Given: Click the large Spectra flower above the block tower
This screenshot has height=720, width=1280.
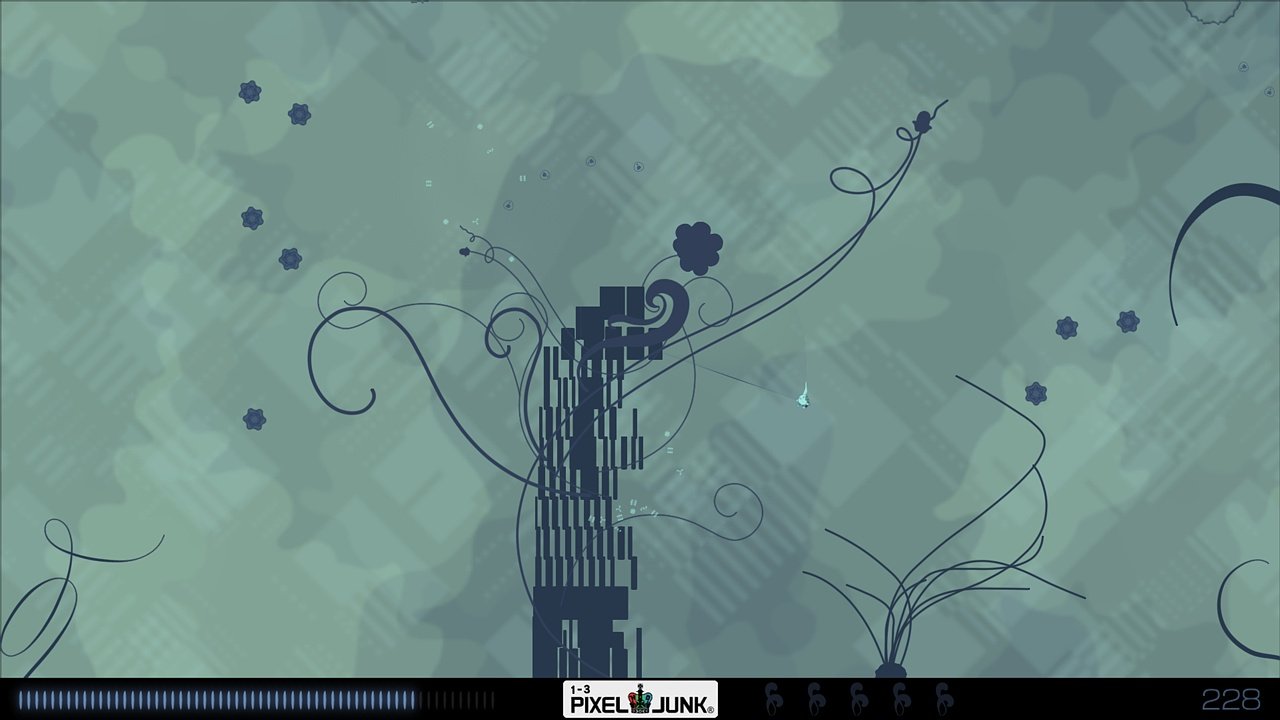Looking at the screenshot, I should tap(695, 245).
